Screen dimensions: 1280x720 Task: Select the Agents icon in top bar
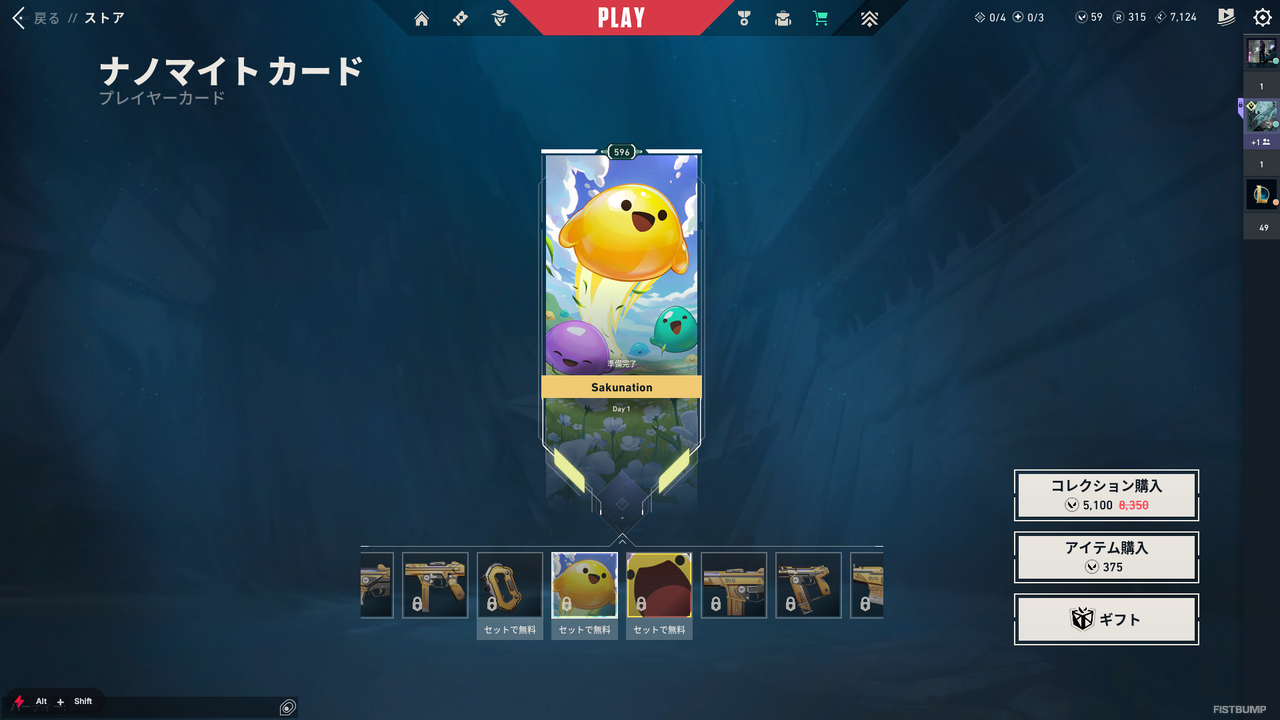[498, 17]
